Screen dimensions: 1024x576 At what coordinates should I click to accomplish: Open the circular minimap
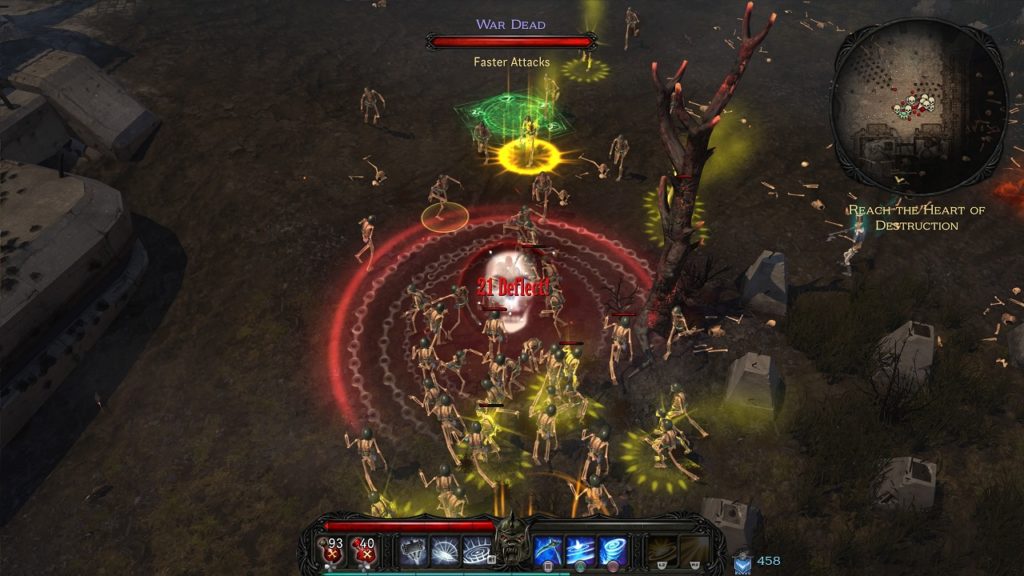[x=918, y=107]
